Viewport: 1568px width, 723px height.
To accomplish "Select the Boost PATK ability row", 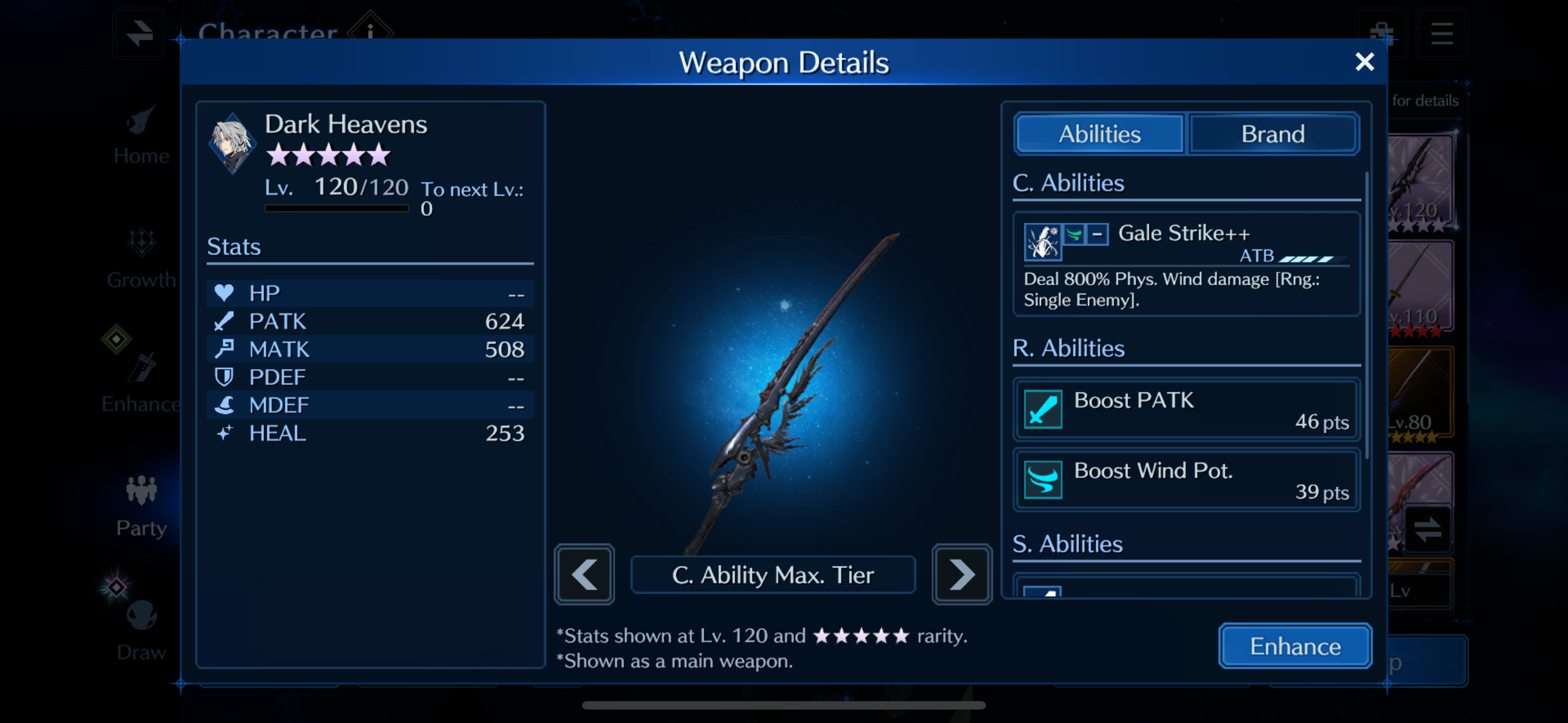I will click(1186, 410).
